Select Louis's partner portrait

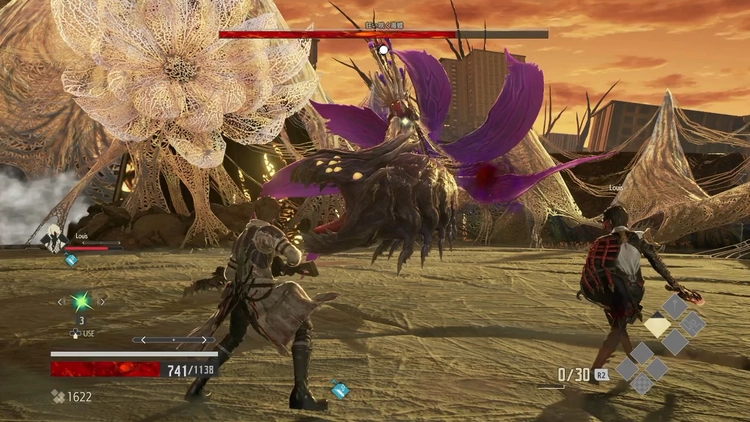[52, 241]
